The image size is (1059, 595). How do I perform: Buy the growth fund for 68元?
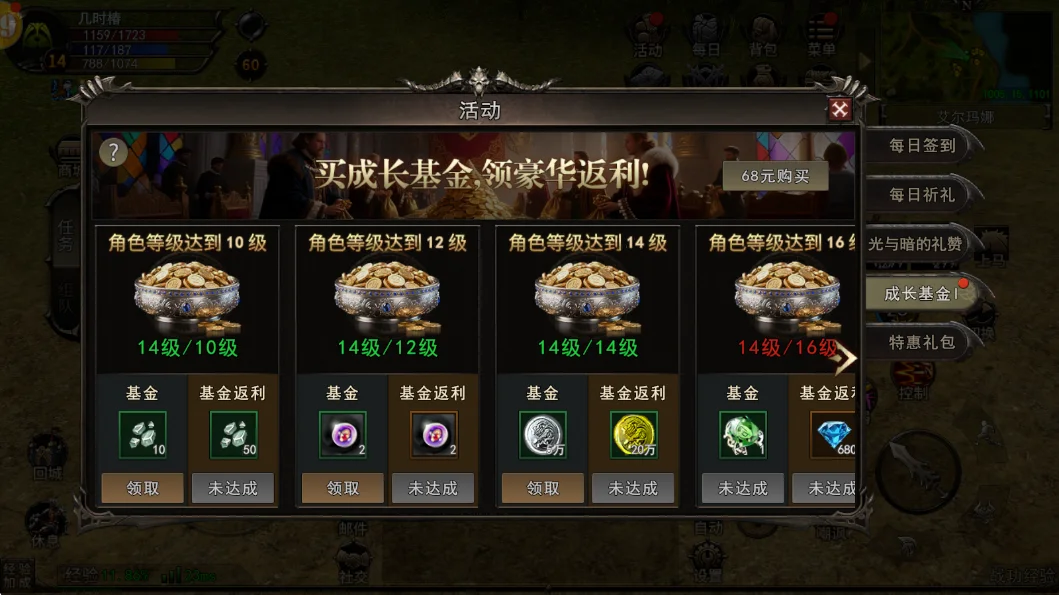pyautogui.click(x=776, y=176)
